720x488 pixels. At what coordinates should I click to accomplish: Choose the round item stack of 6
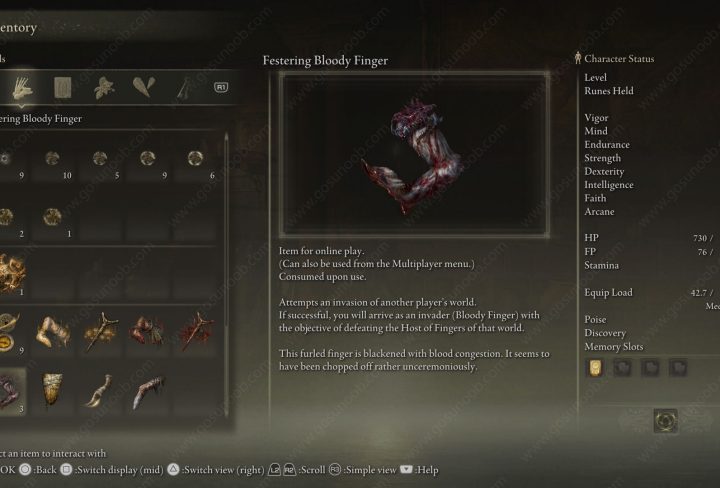[x=195, y=159]
